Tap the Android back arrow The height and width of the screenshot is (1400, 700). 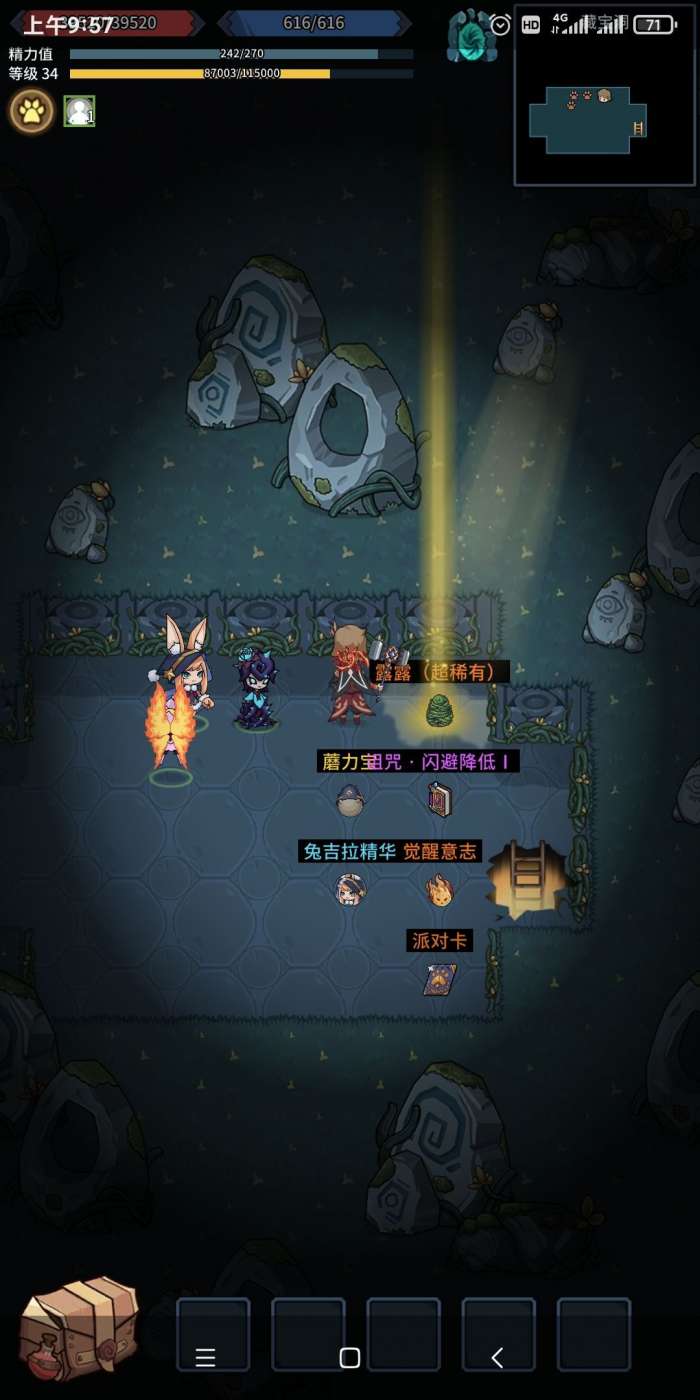click(x=497, y=1357)
